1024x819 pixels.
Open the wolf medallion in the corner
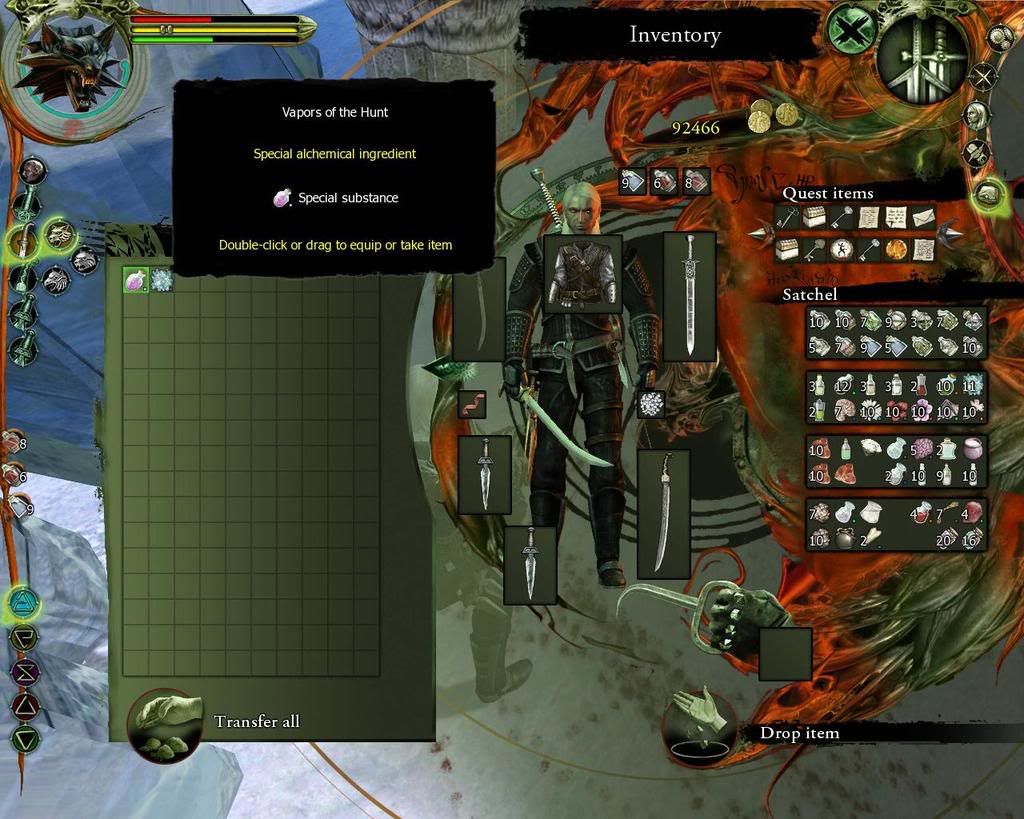click(x=66, y=57)
